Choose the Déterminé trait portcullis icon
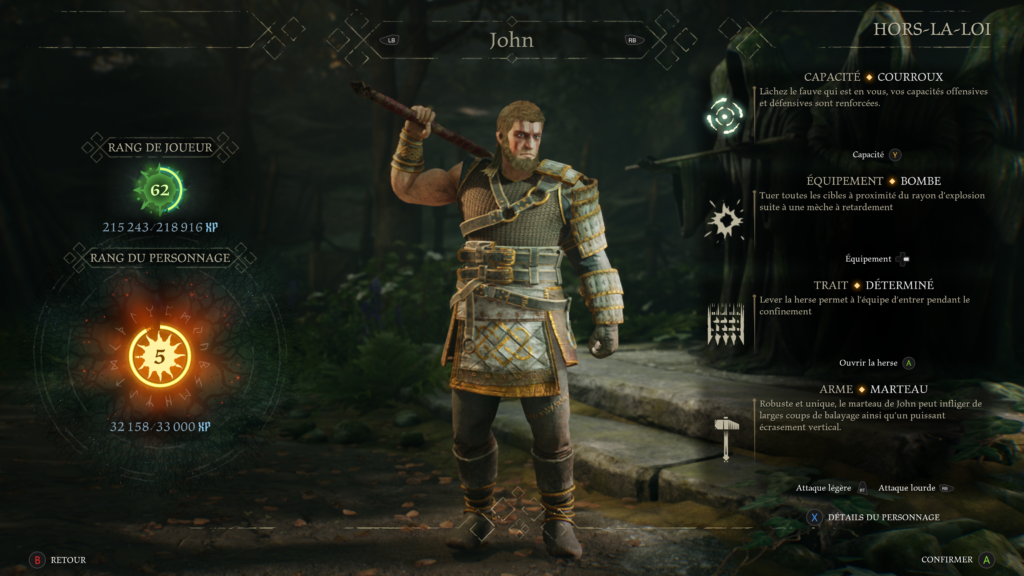Image resolution: width=1024 pixels, height=576 pixels. coord(725,324)
